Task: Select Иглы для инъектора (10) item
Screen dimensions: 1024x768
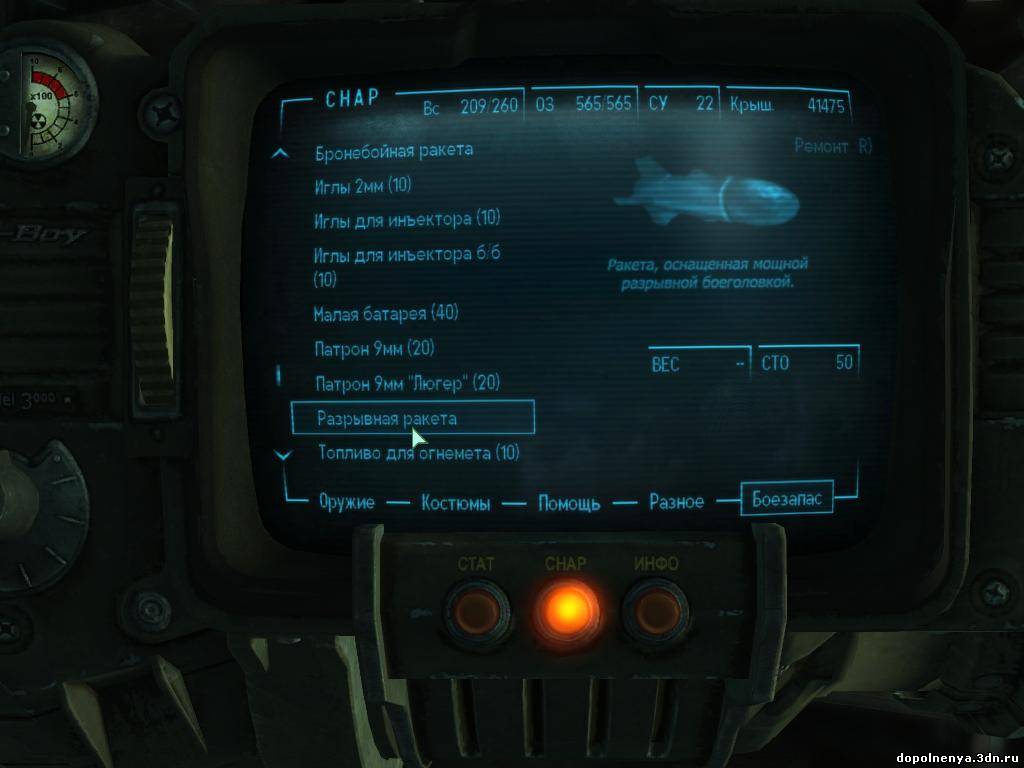Action: coord(407,219)
